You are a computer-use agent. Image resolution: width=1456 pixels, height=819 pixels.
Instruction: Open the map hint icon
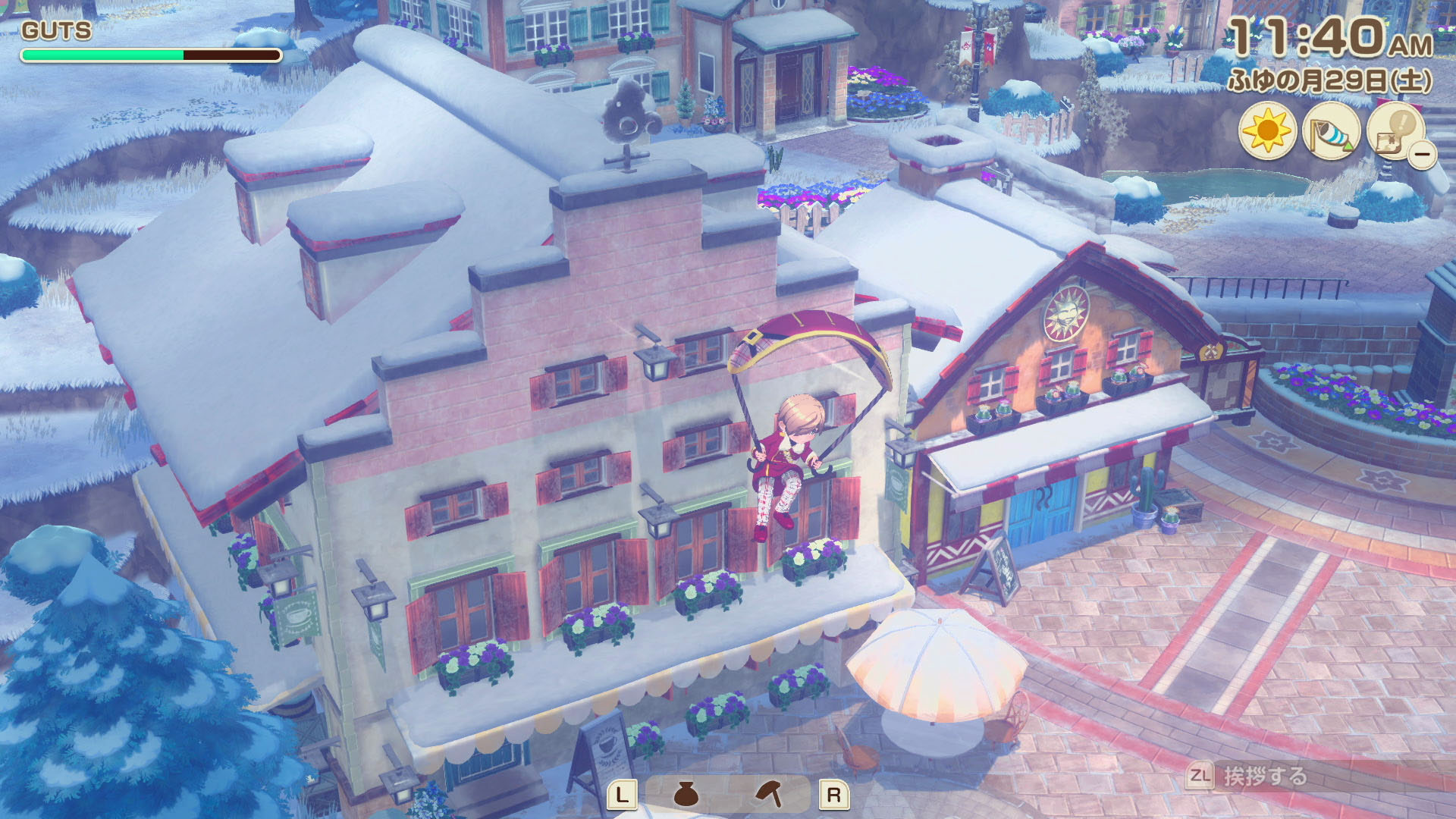coord(1395,130)
